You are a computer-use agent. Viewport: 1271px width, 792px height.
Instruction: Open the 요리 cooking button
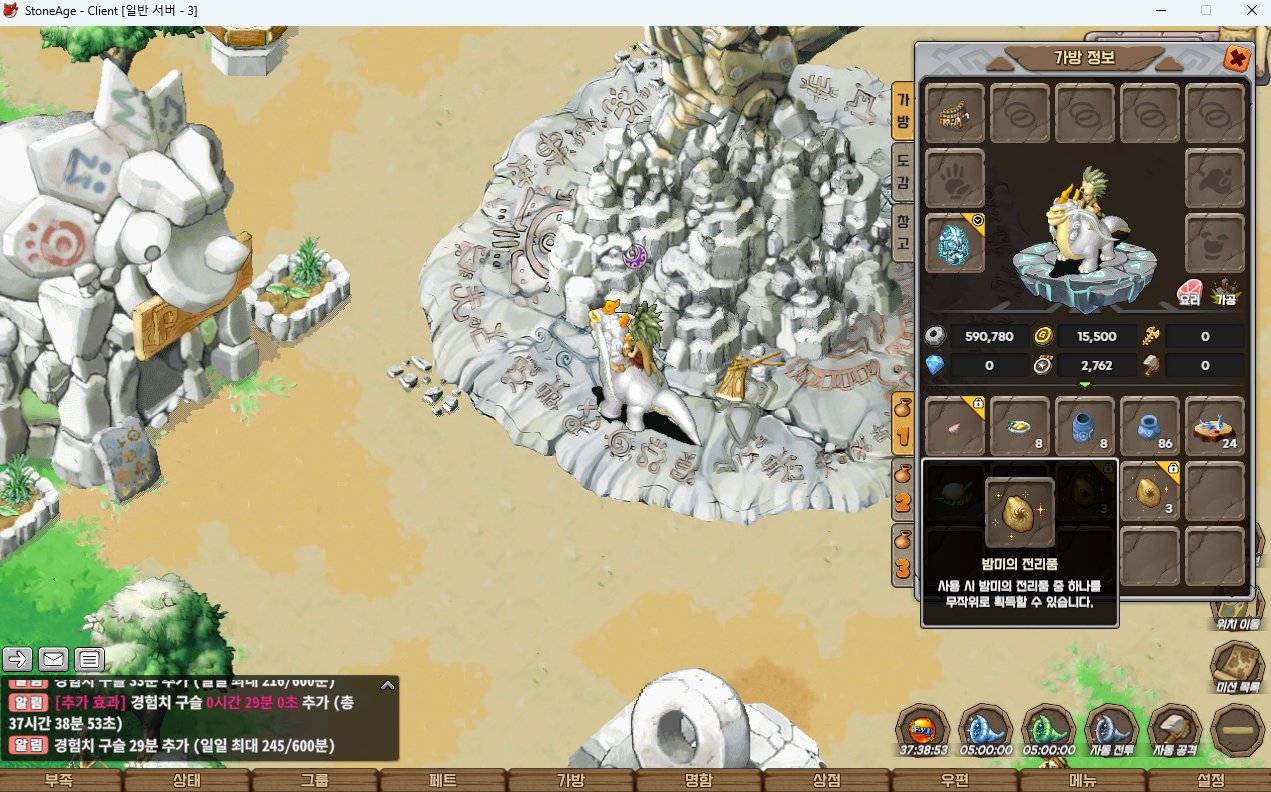(1189, 293)
